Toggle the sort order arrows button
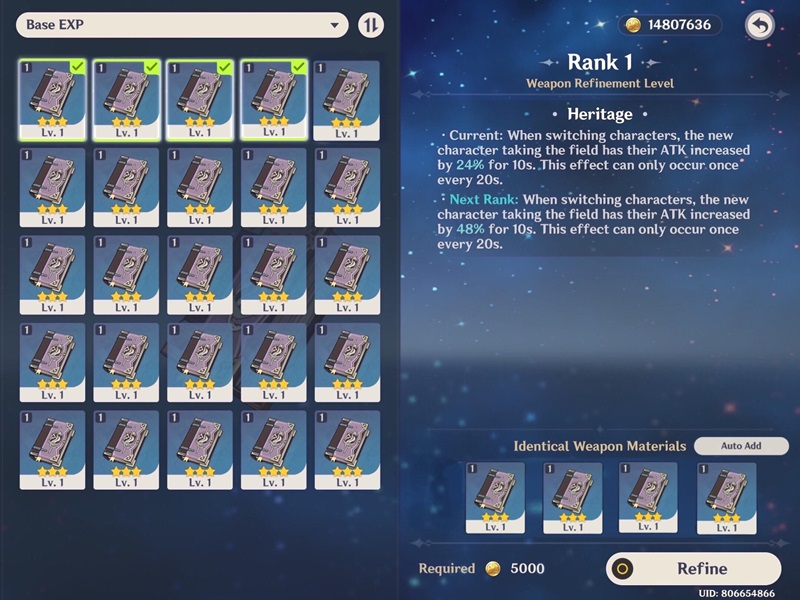Image resolution: width=800 pixels, height=600 pixels. 371,25
